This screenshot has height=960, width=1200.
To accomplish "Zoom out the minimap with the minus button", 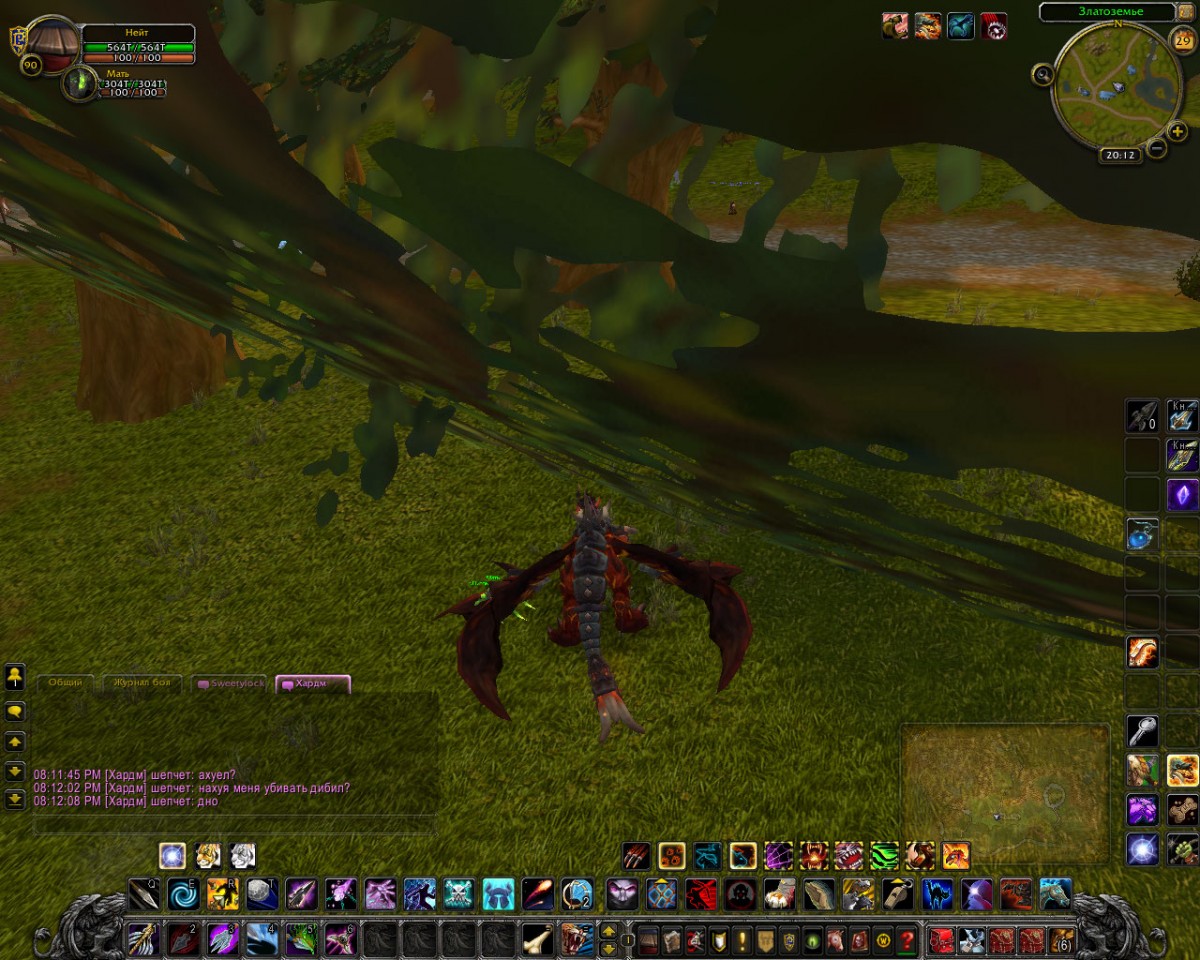I will point(1156,149).
